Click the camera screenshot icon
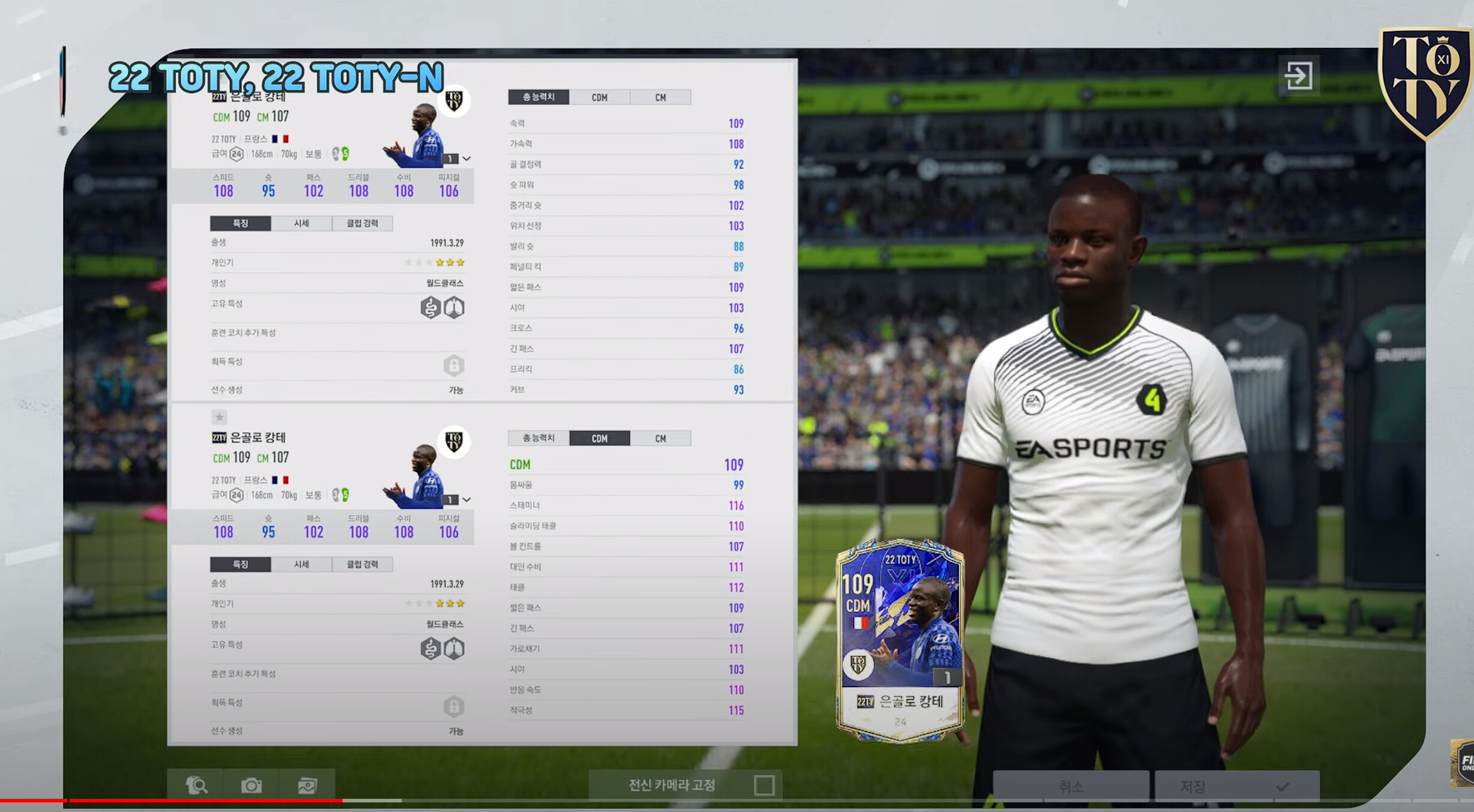Screen dimensions: 1474x812 (251, 785)
